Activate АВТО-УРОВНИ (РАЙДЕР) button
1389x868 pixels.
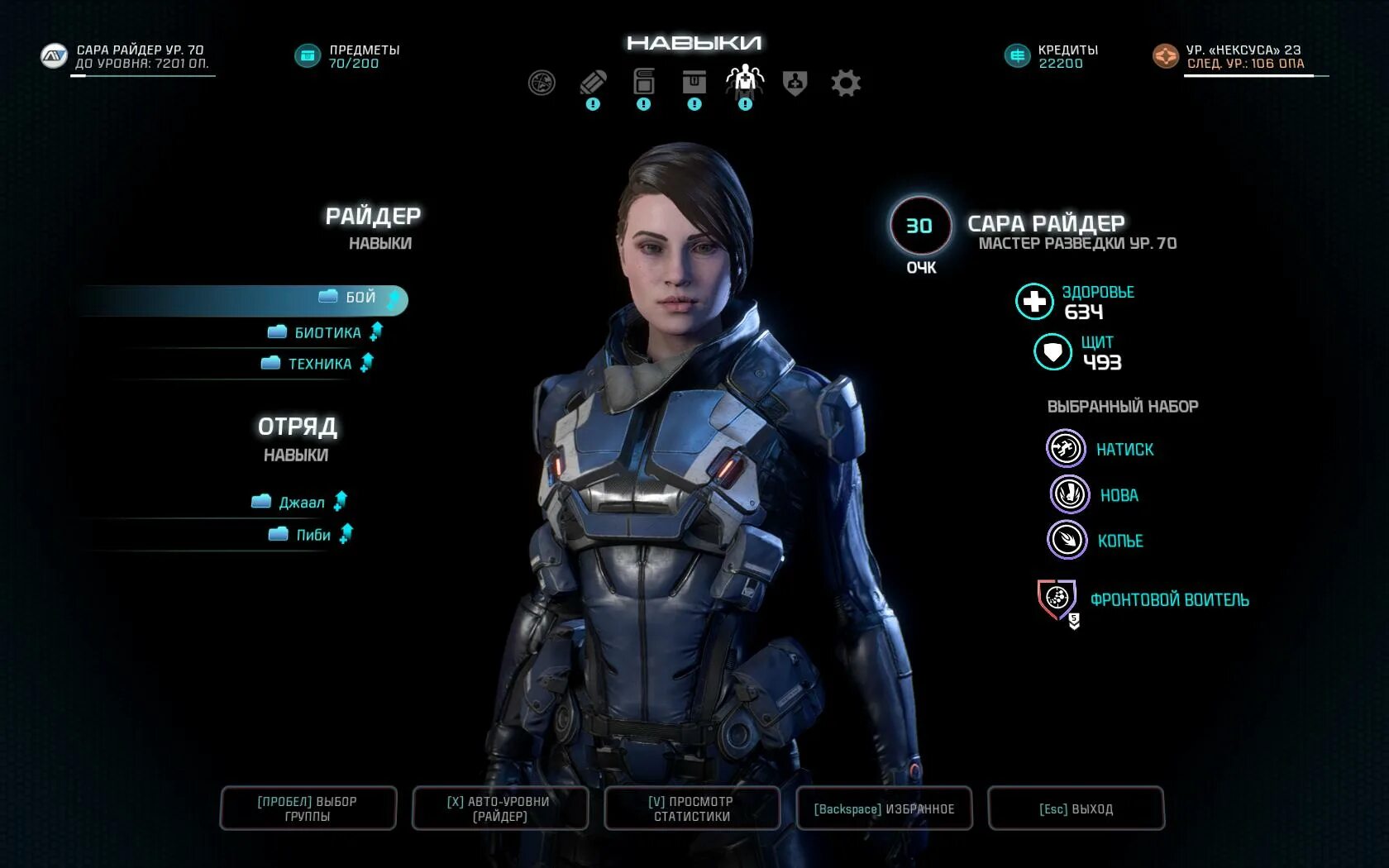click(x=499, y=808)
